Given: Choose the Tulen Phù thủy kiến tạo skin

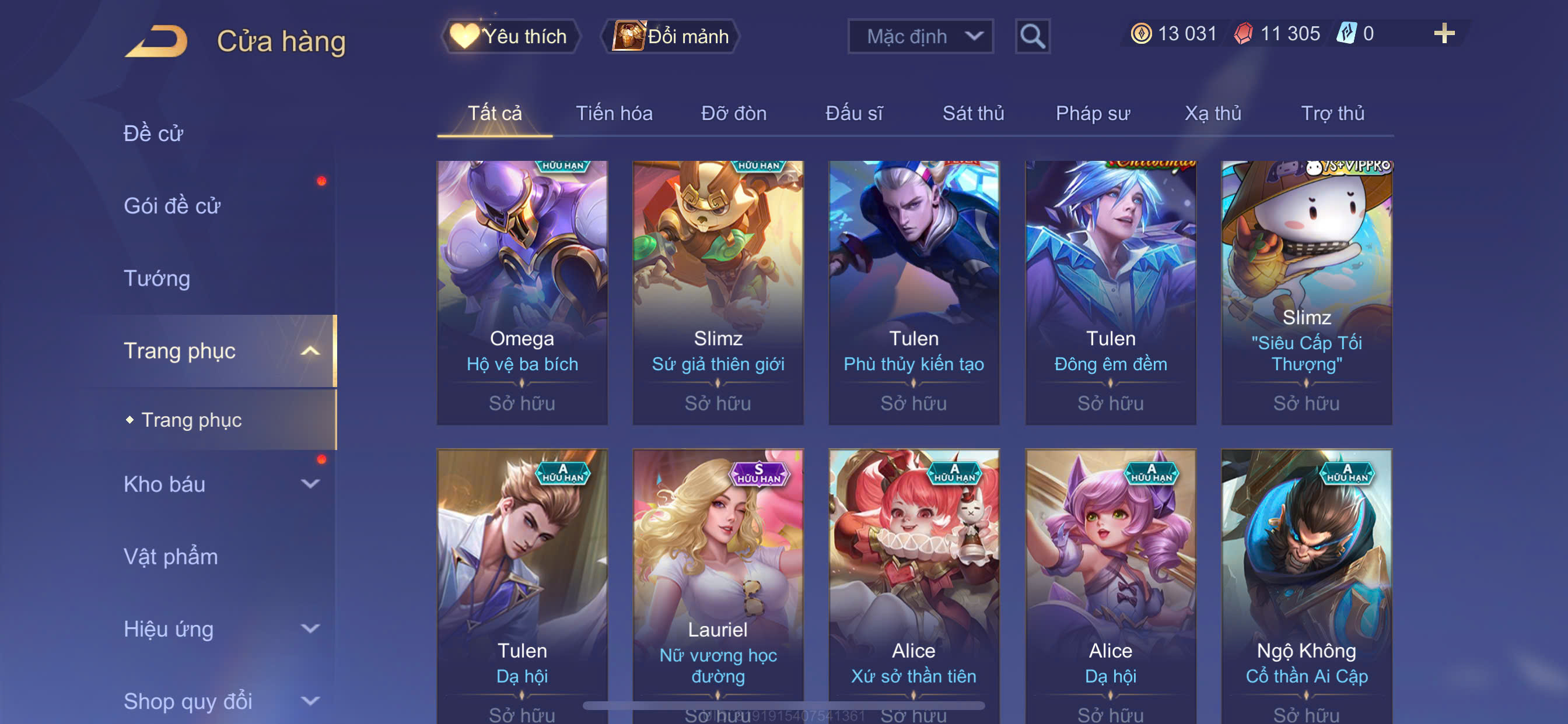Looking at the screenshot, I should 913,292.
